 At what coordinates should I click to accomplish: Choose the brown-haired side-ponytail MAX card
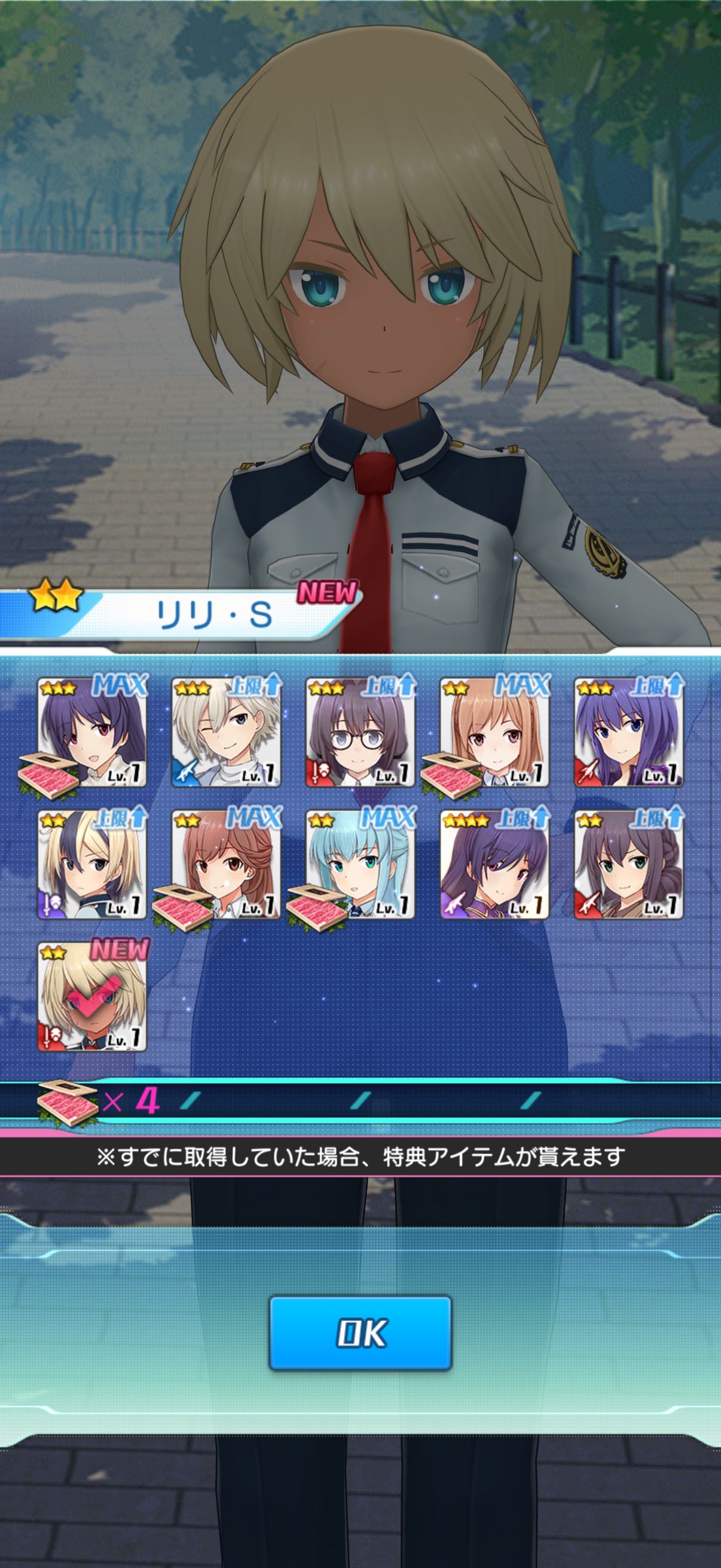click(226, 864)
